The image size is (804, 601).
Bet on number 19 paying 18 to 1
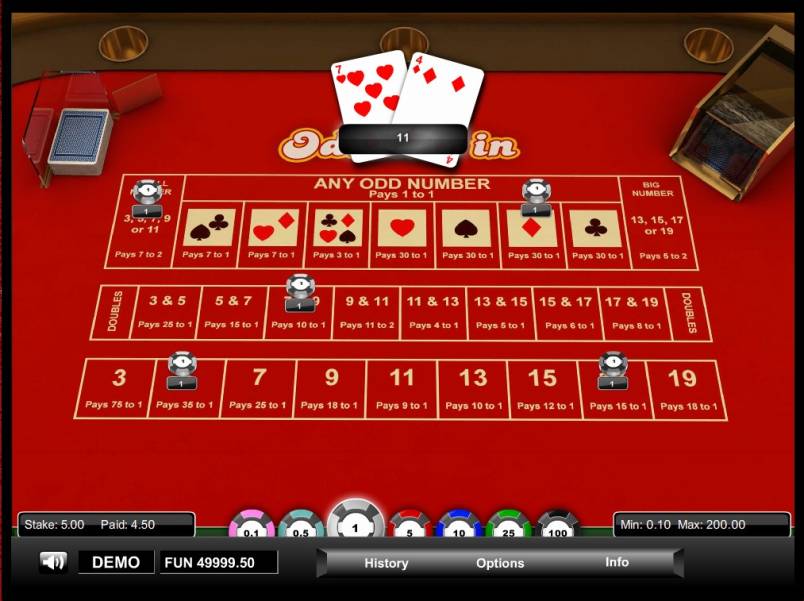pyautogui.click(x=685, y=388)
